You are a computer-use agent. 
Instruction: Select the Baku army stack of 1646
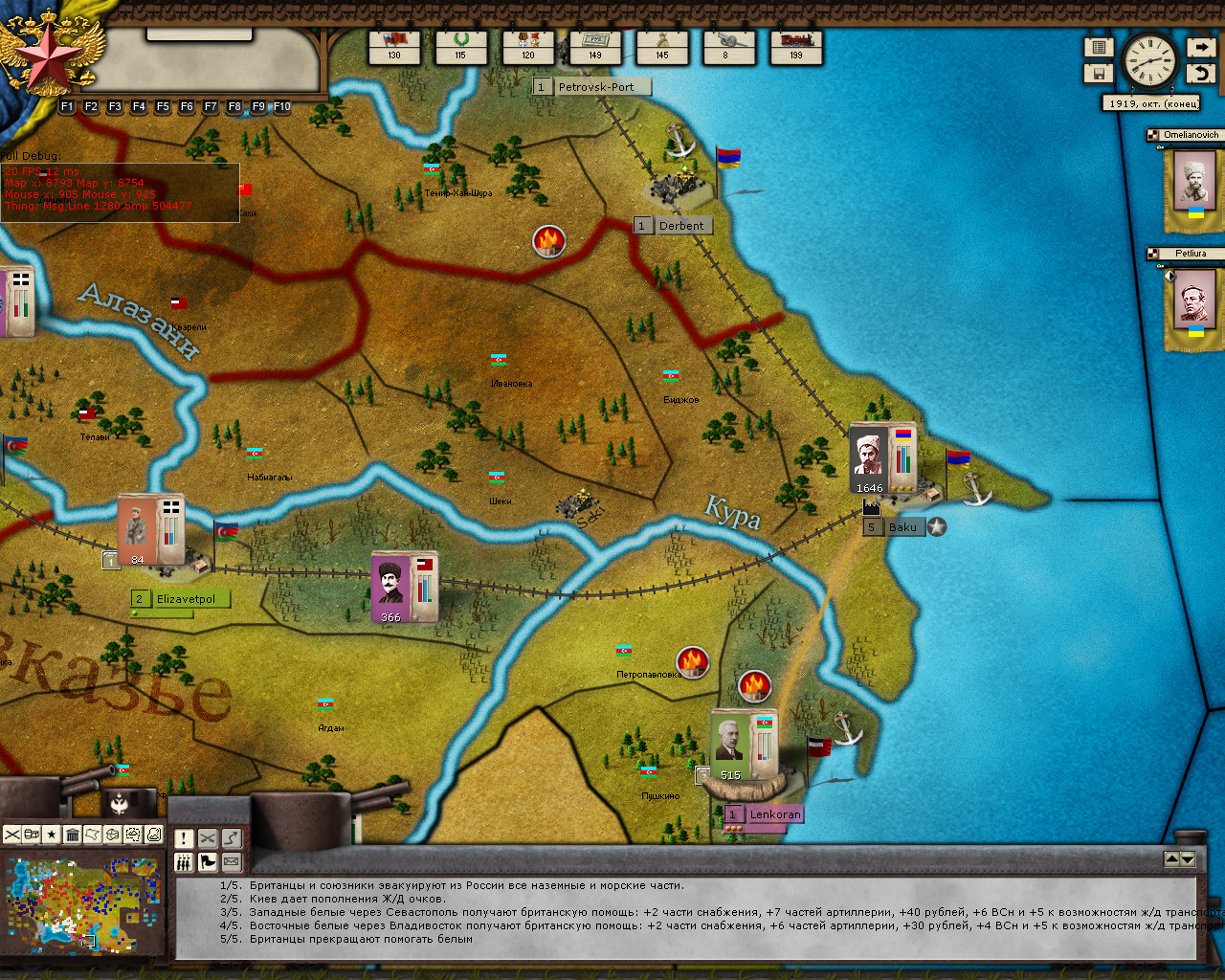pos(881,457)
